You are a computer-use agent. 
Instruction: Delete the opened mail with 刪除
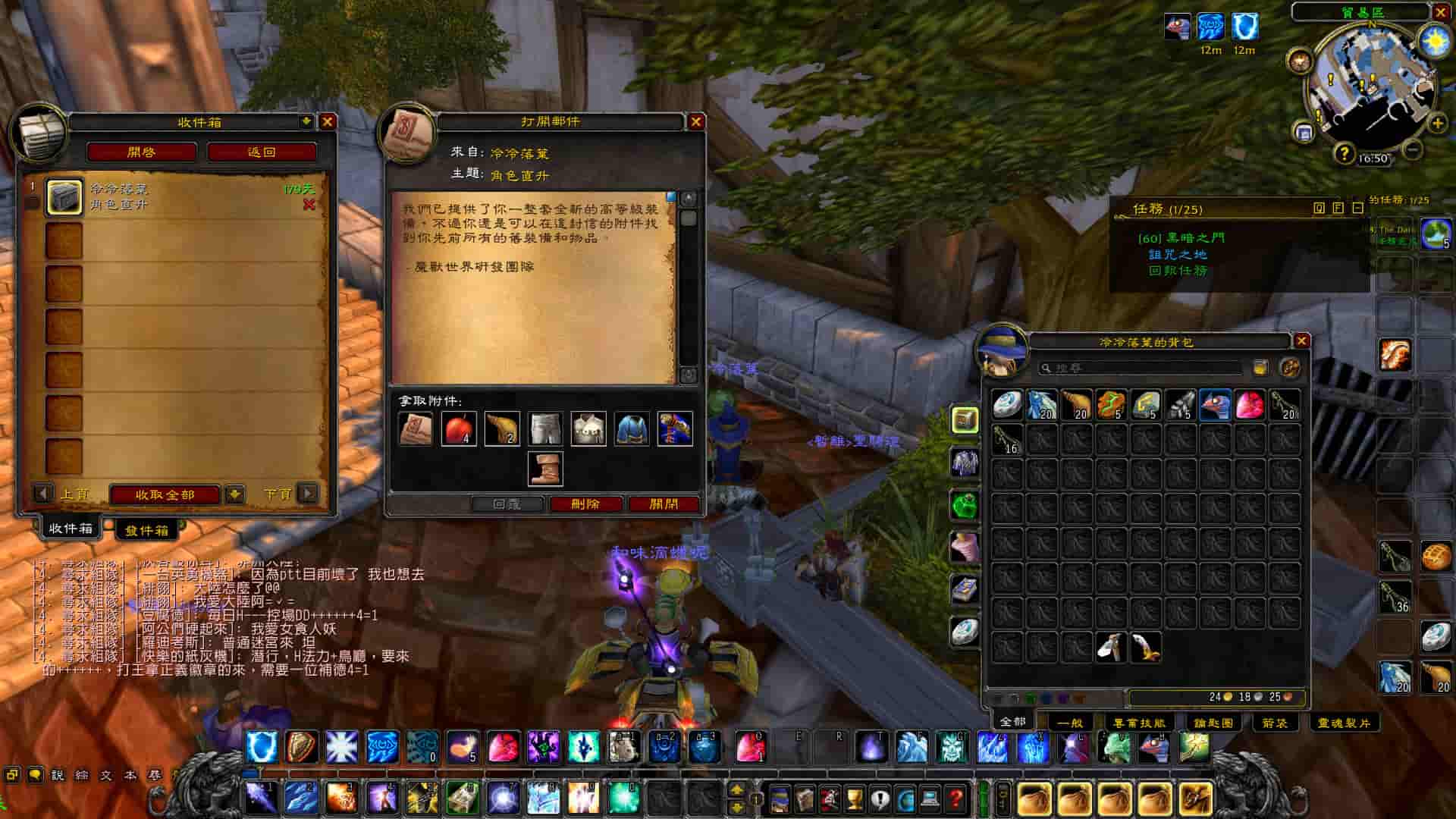click(585, 504)
